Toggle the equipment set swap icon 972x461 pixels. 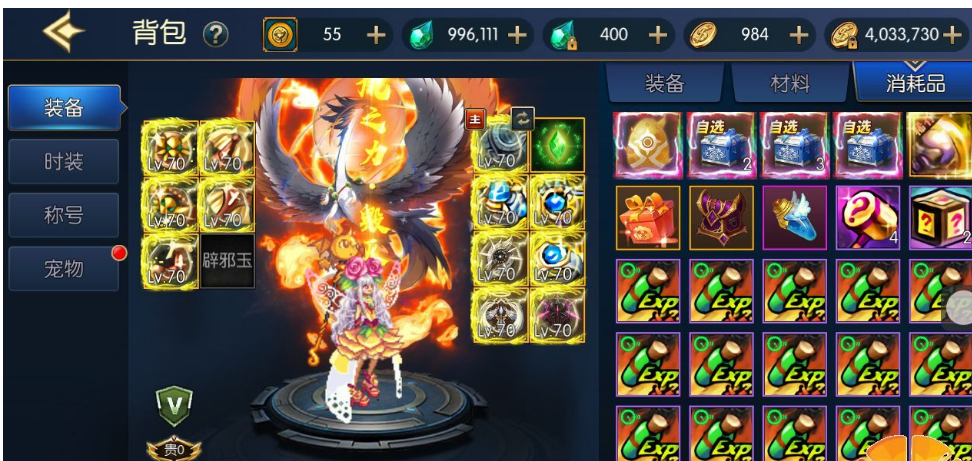coord(522,118)
